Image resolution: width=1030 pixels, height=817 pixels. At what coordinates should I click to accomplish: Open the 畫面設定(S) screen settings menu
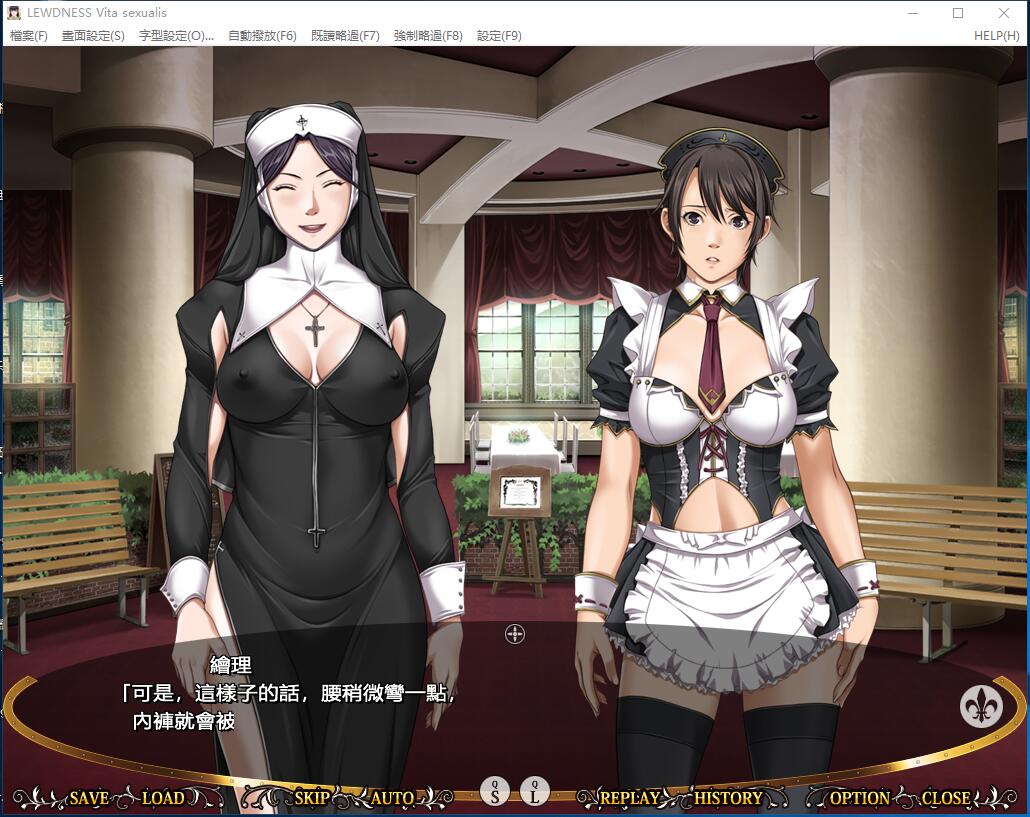click(x=93, y=36)
